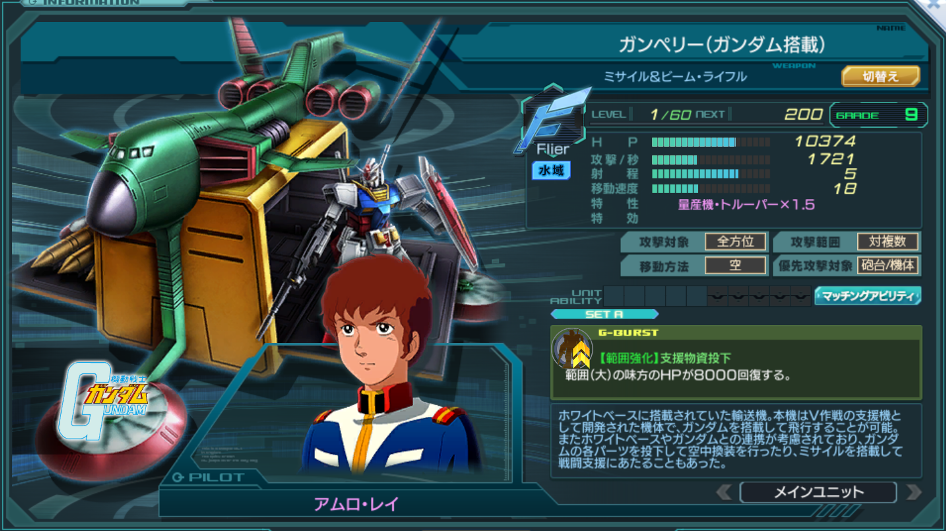Open the マッチングアビリティ panel

click(867, 296)
